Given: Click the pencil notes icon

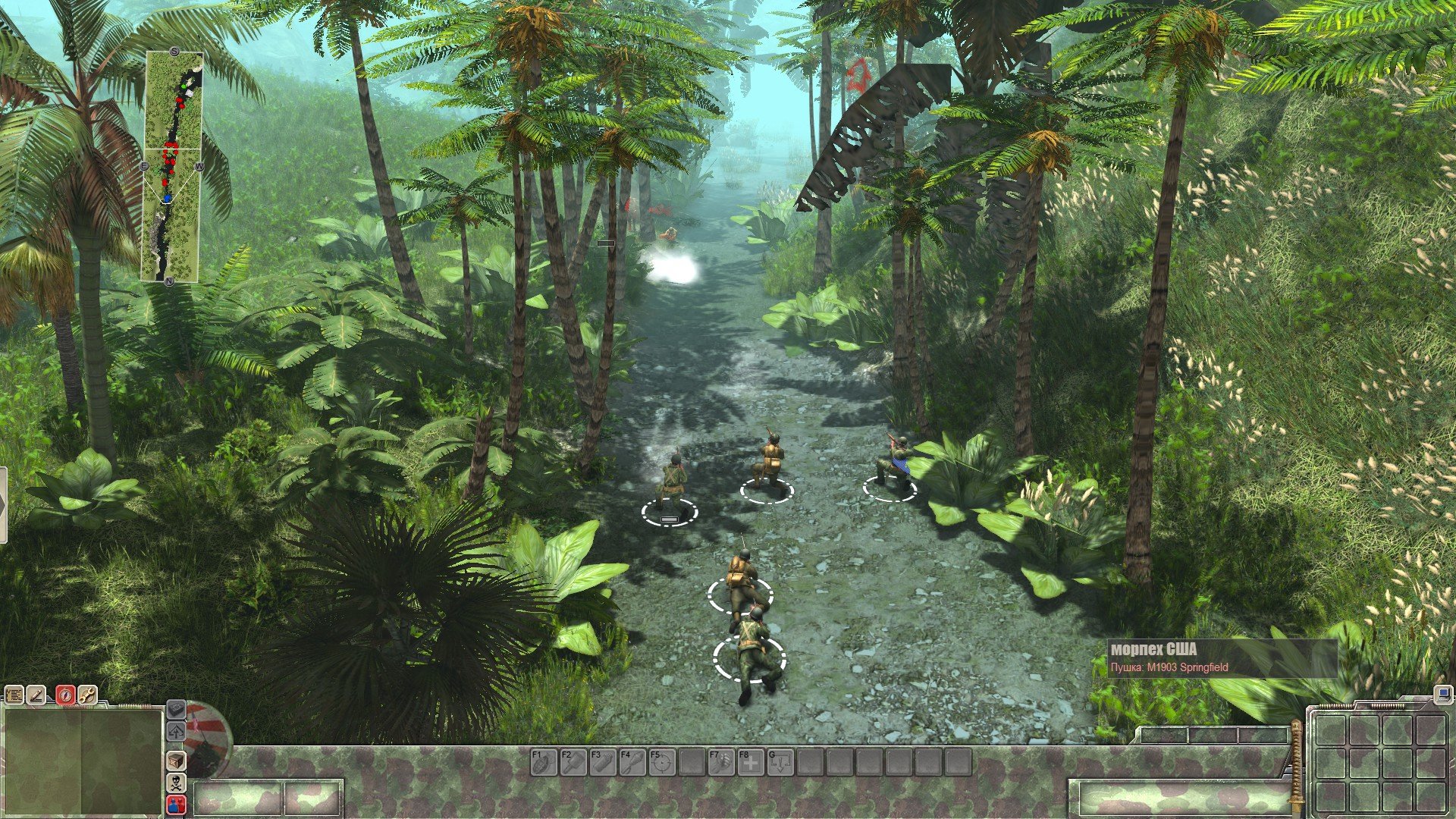Looking at the screenshot, I should pyautogui.click(x=37, y=695).
